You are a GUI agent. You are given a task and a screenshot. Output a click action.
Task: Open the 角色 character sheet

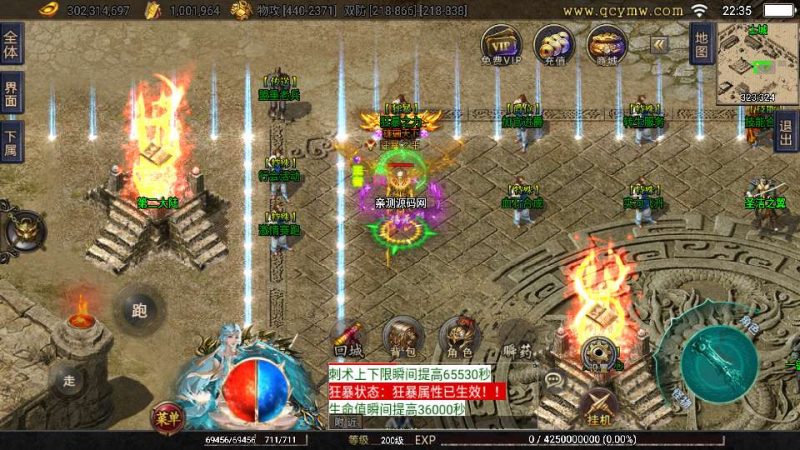click(458, 337)
